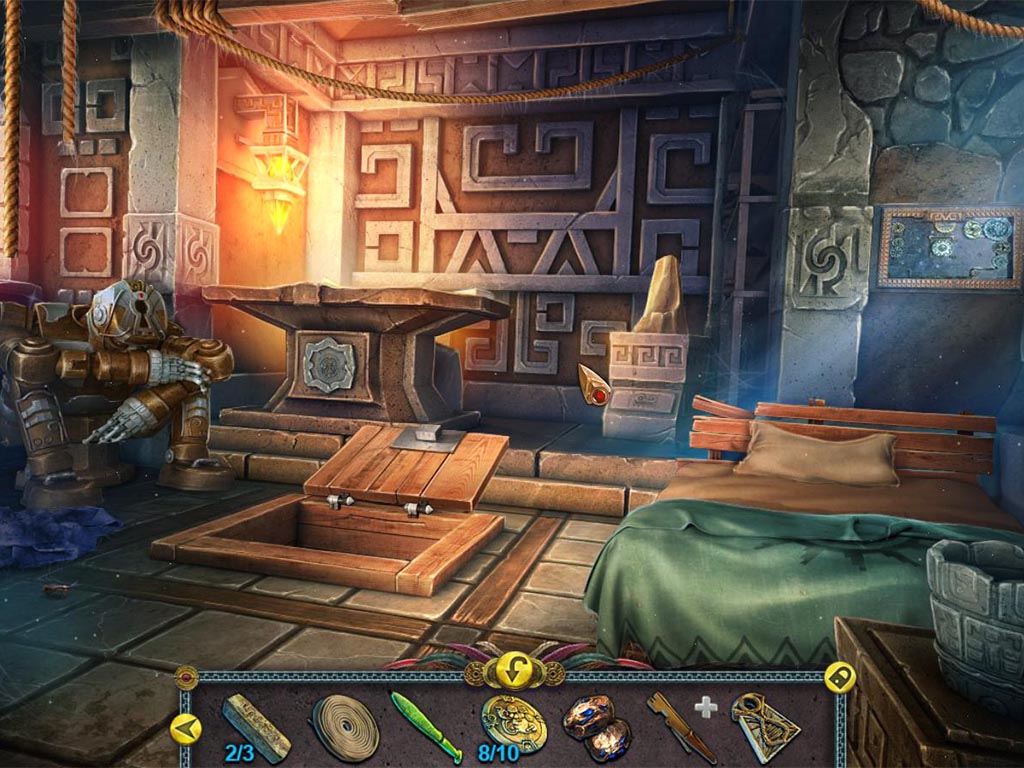Select the hourglass tablet item
1024x768 pixels.
(x=764, y=726)
